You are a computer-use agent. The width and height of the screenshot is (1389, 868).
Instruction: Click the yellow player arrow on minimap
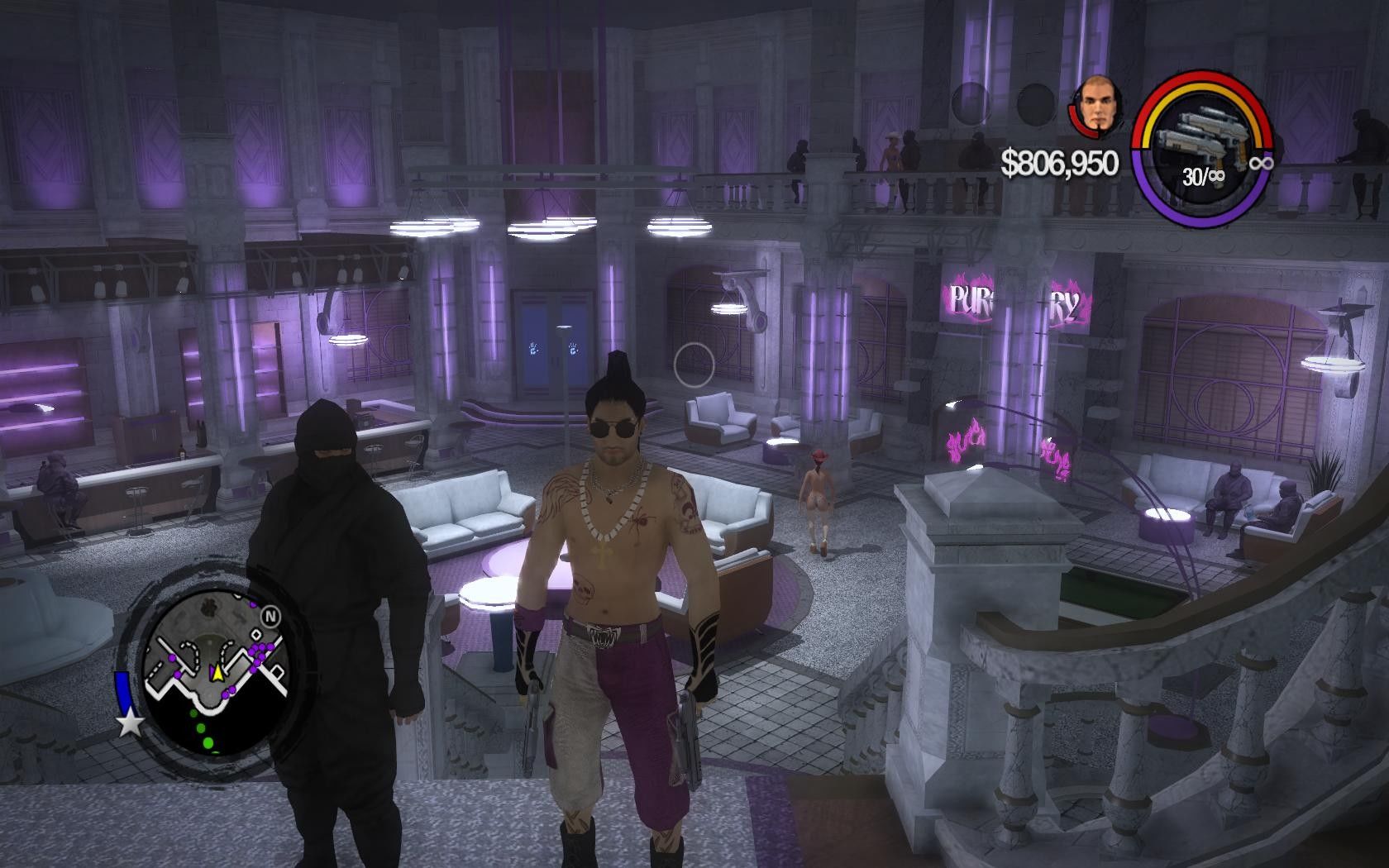(x=217, y=674)
